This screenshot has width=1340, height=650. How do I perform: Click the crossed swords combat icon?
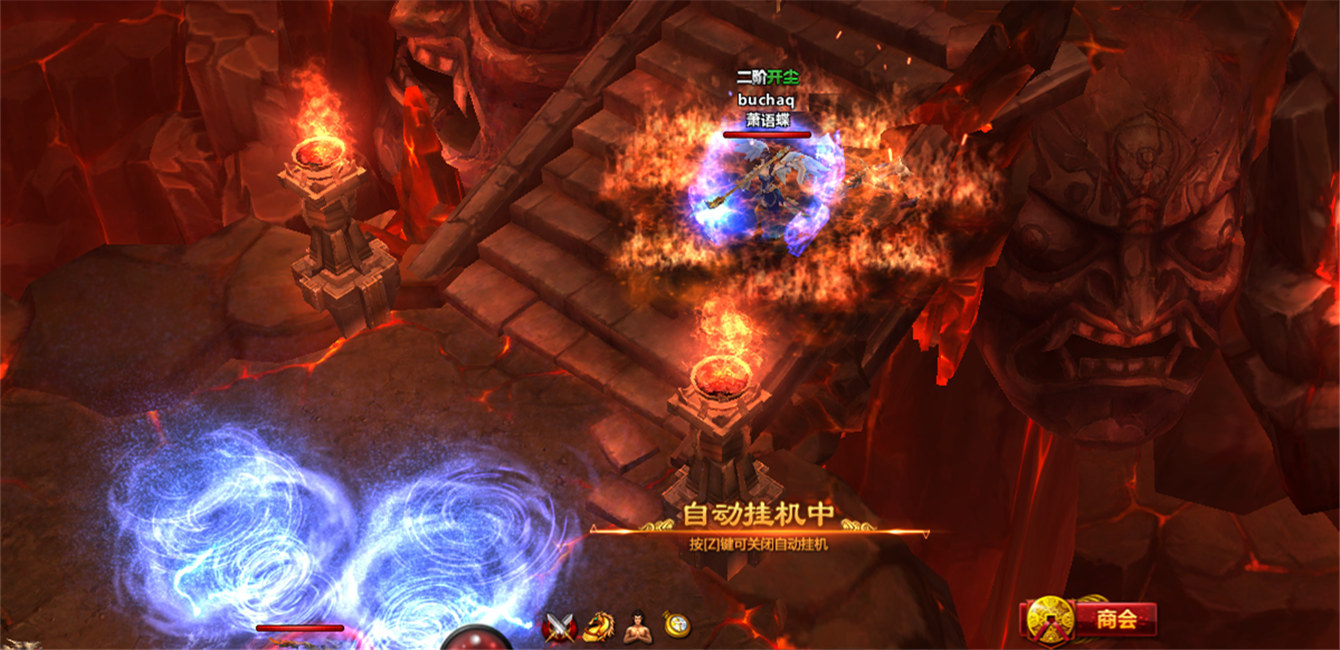(x=557, y=627)
